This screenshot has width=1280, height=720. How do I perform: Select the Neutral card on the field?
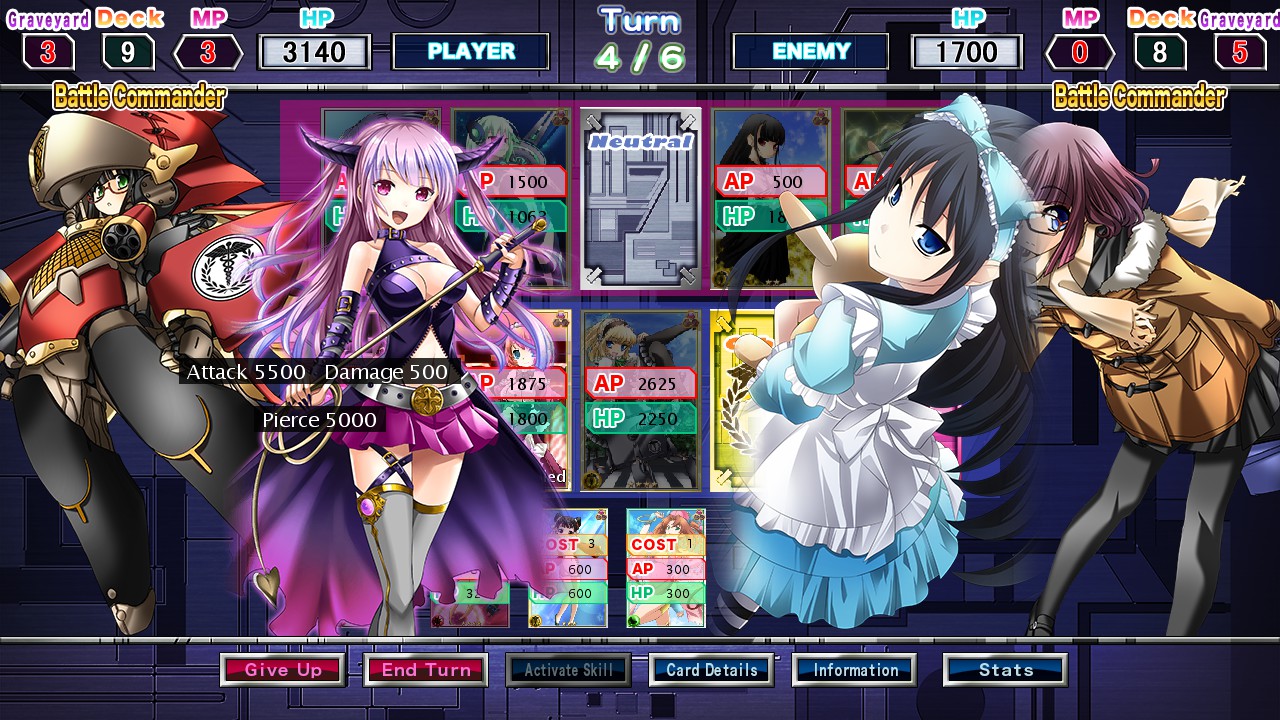click(641, 198)
